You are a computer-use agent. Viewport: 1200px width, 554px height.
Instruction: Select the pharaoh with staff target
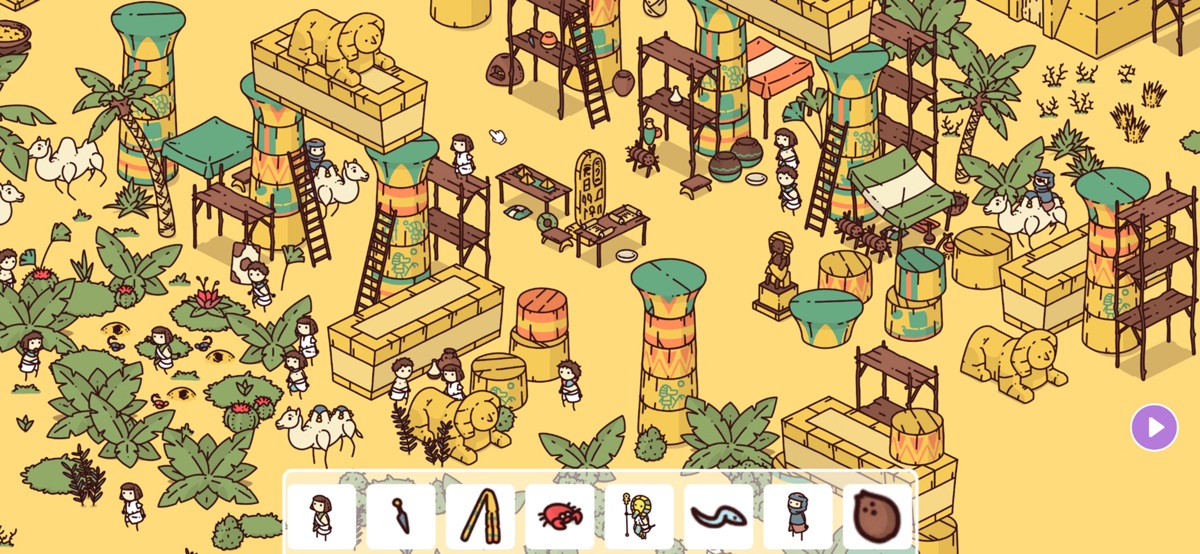638,515
